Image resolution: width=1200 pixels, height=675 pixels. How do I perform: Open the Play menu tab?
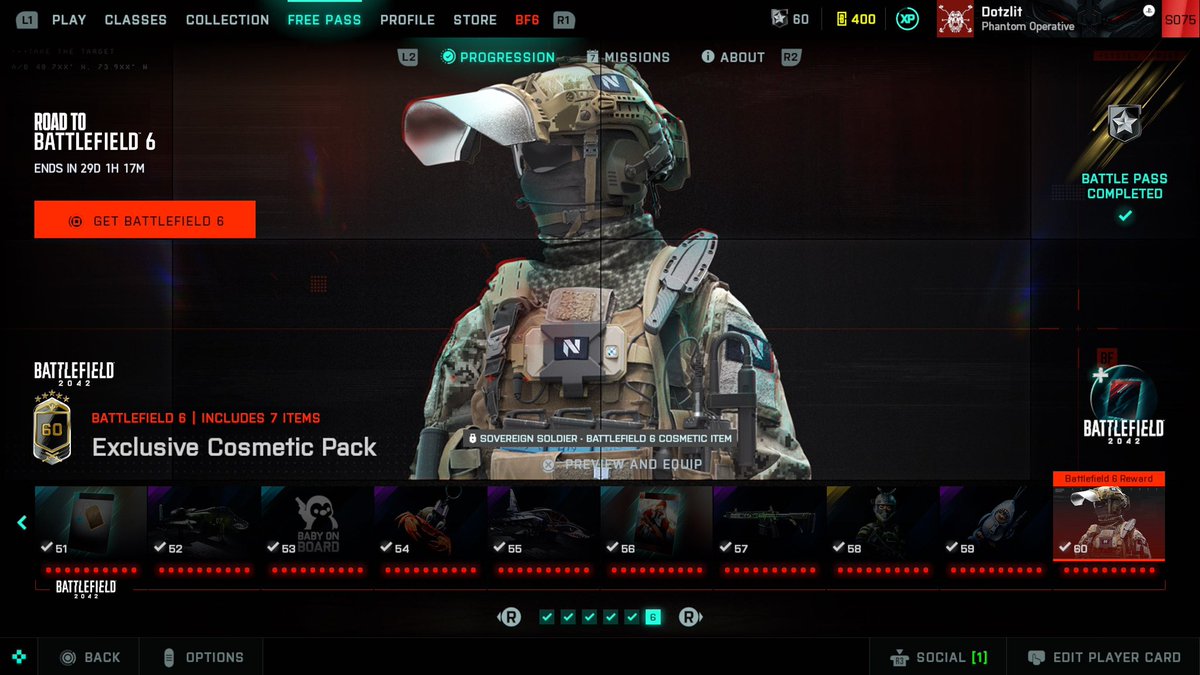[69, 19]
